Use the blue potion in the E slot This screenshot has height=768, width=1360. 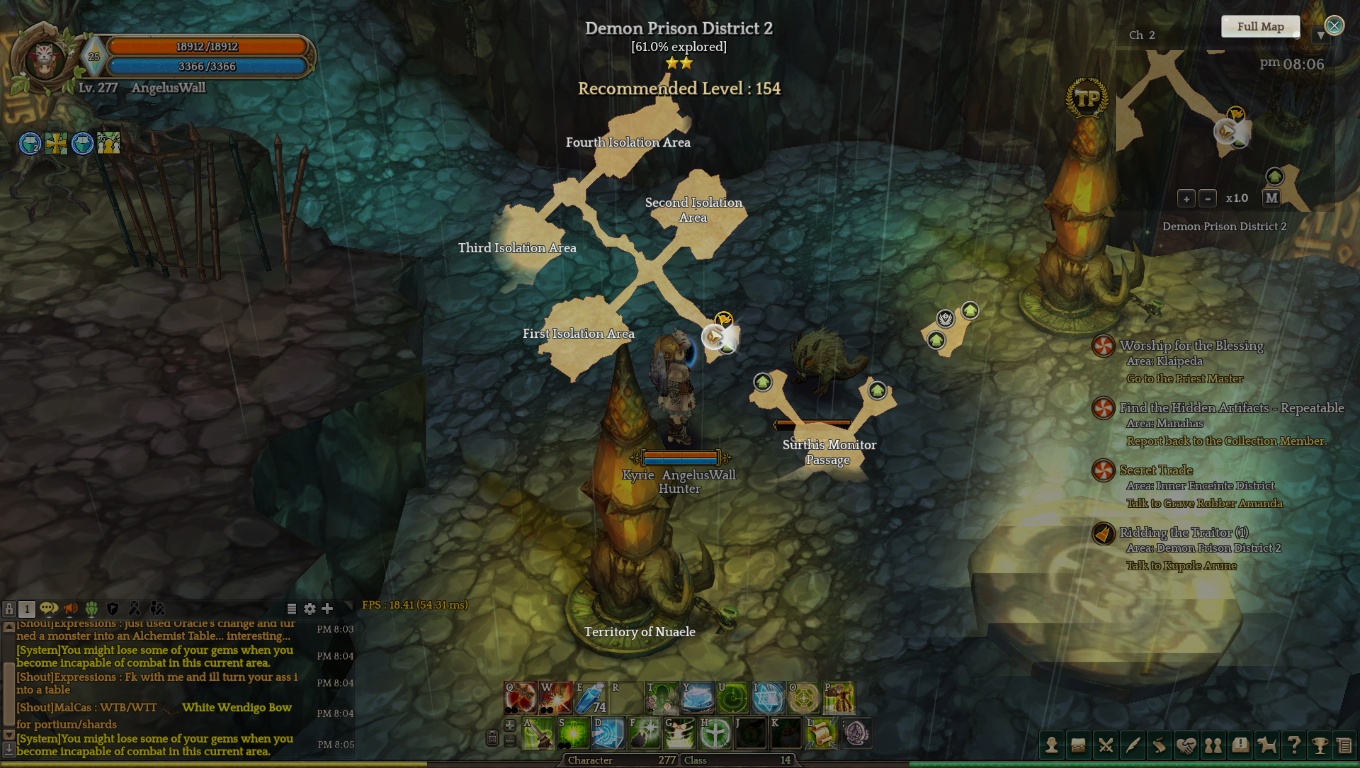[x=591, y=698]
